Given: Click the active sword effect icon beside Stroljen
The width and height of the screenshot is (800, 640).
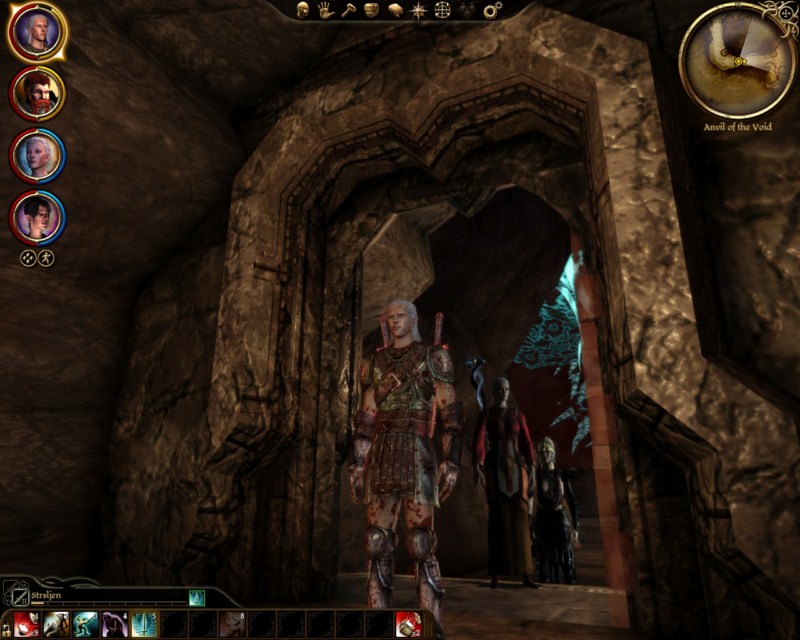Looking at the screenshot, I should (197, 597).
